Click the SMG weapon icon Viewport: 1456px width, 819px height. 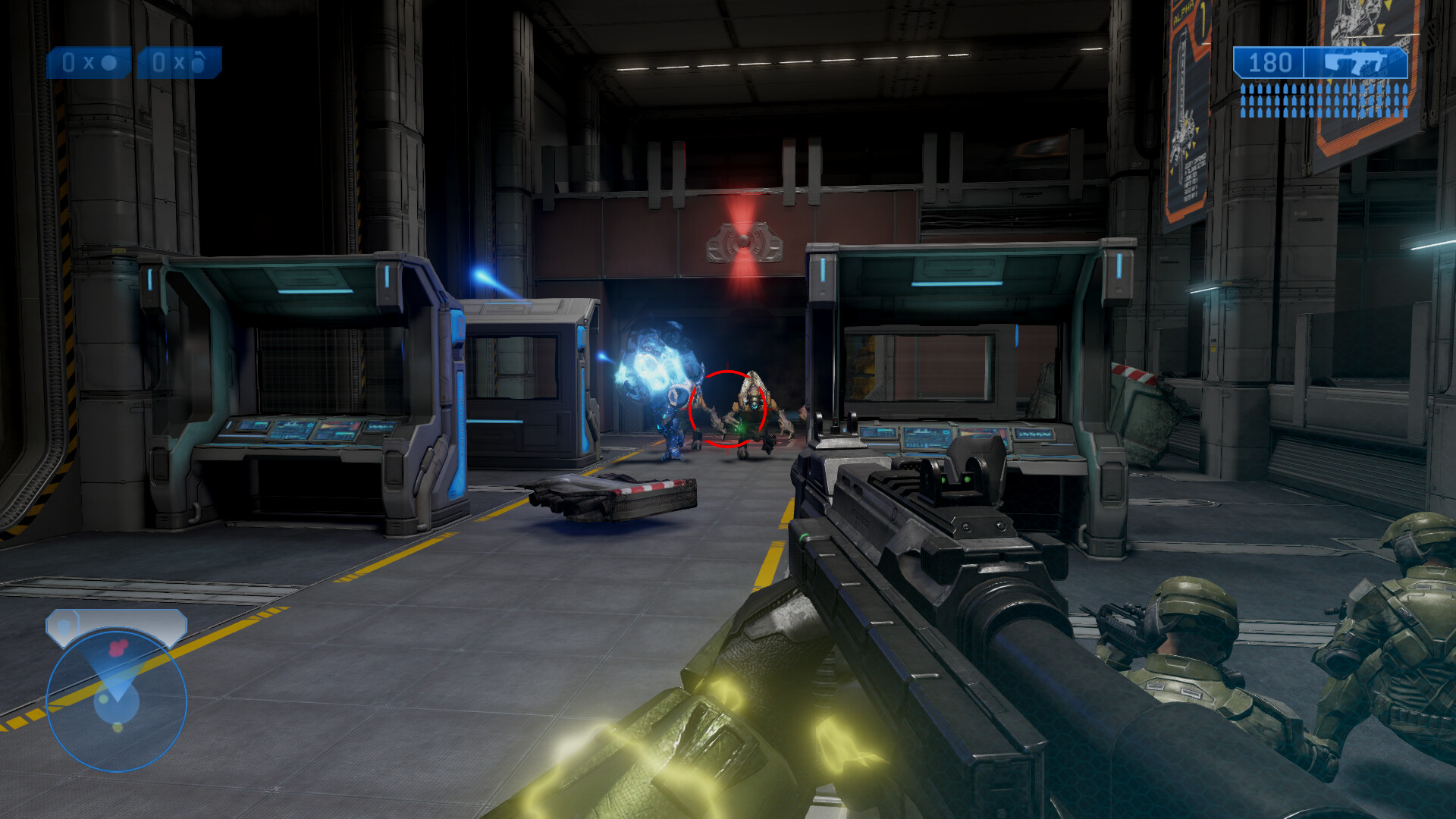[x=1357, y=63]
